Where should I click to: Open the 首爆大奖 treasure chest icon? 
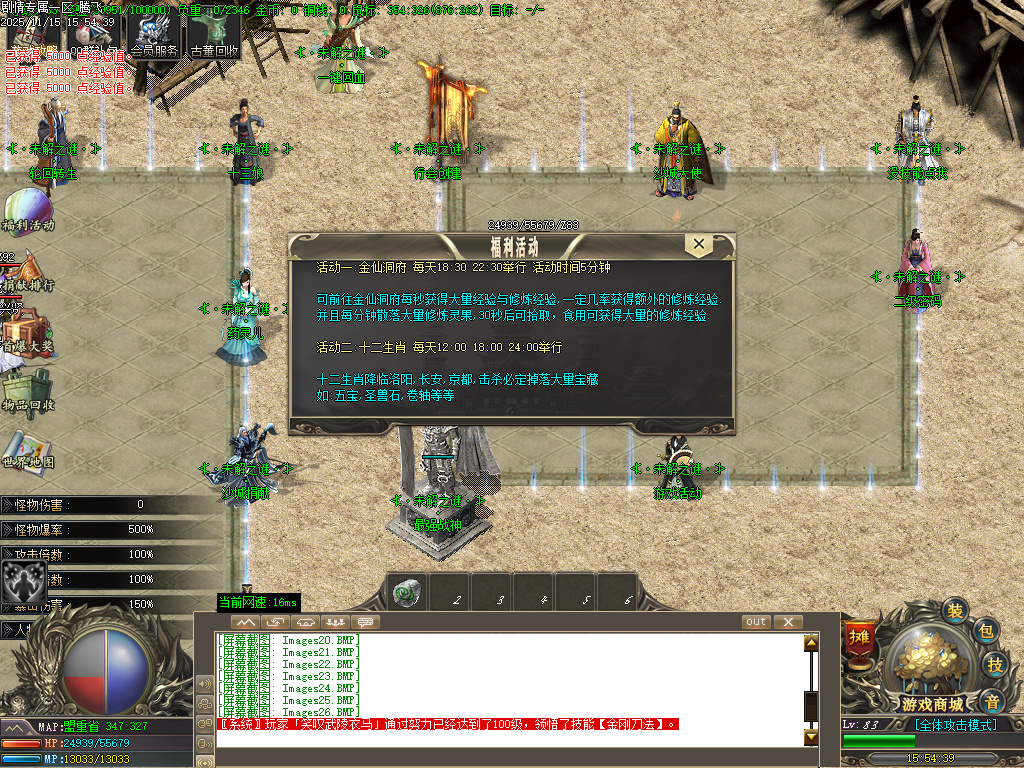27,328
